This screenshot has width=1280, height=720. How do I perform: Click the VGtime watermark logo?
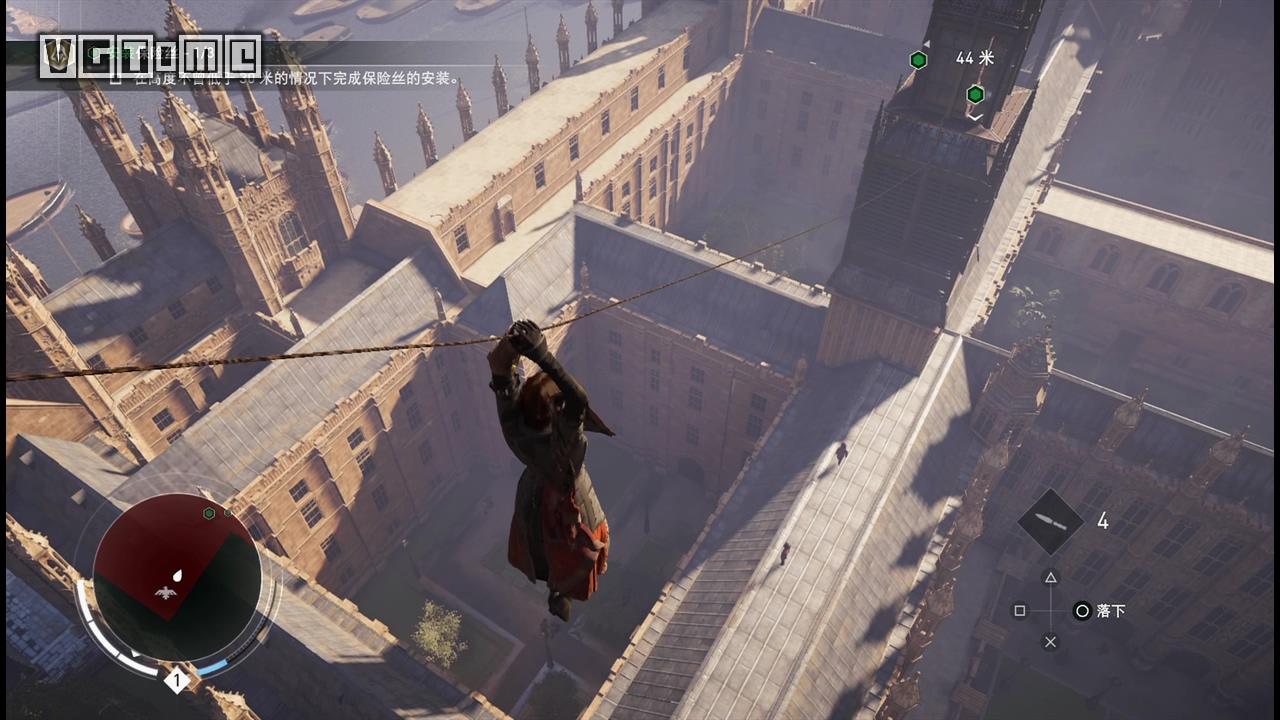[150, 56]
